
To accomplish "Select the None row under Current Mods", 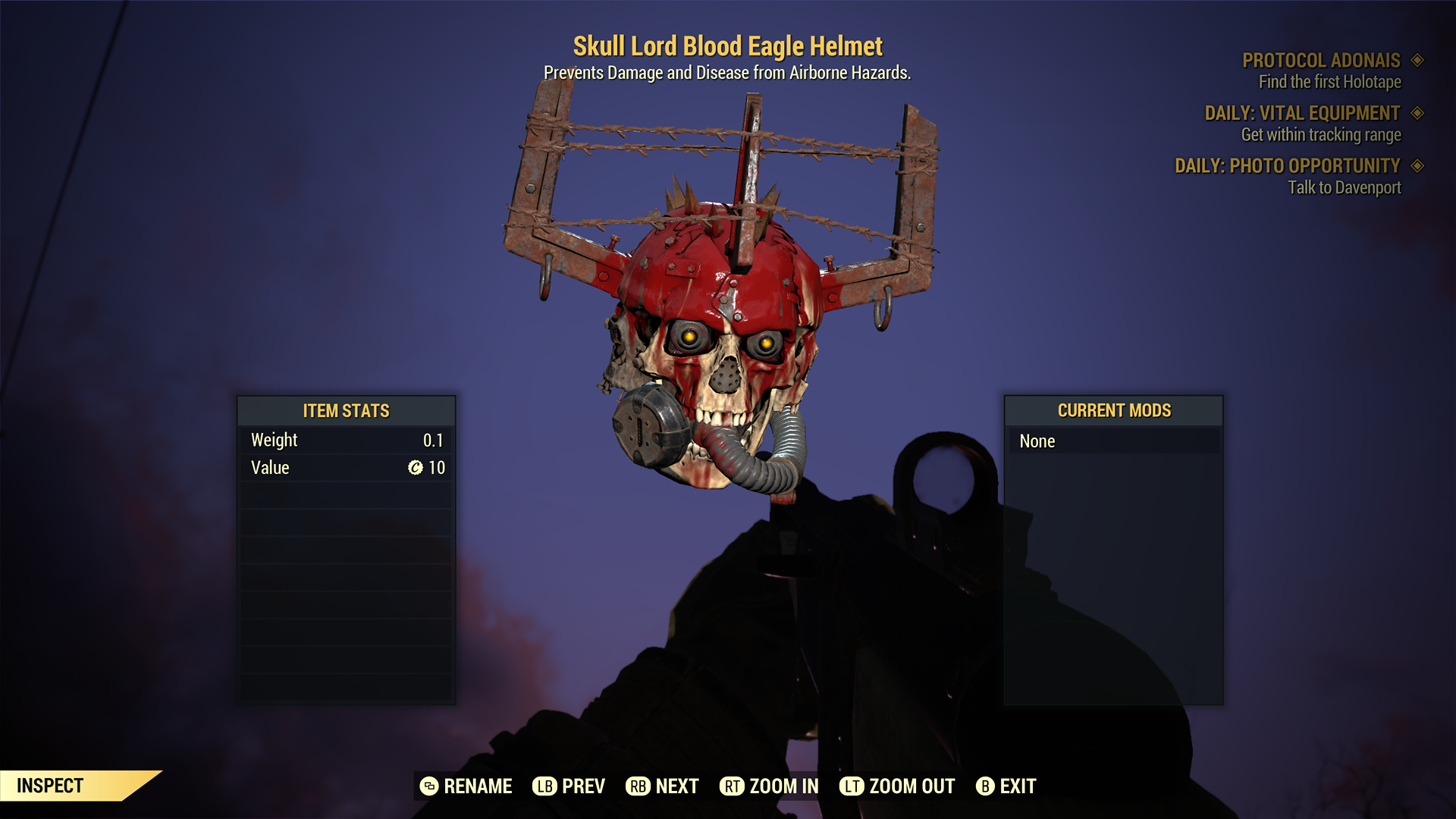I will (1113, 441).
